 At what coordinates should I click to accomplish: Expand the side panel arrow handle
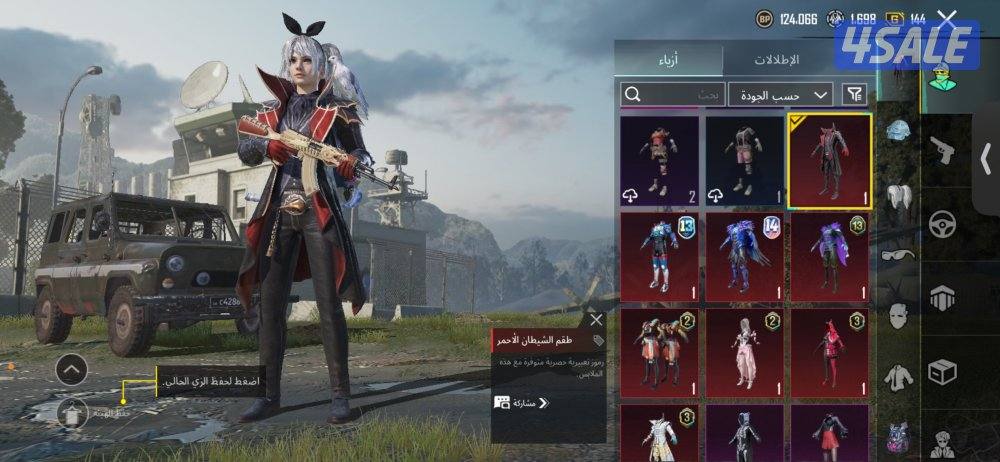(x=986, y=158)
